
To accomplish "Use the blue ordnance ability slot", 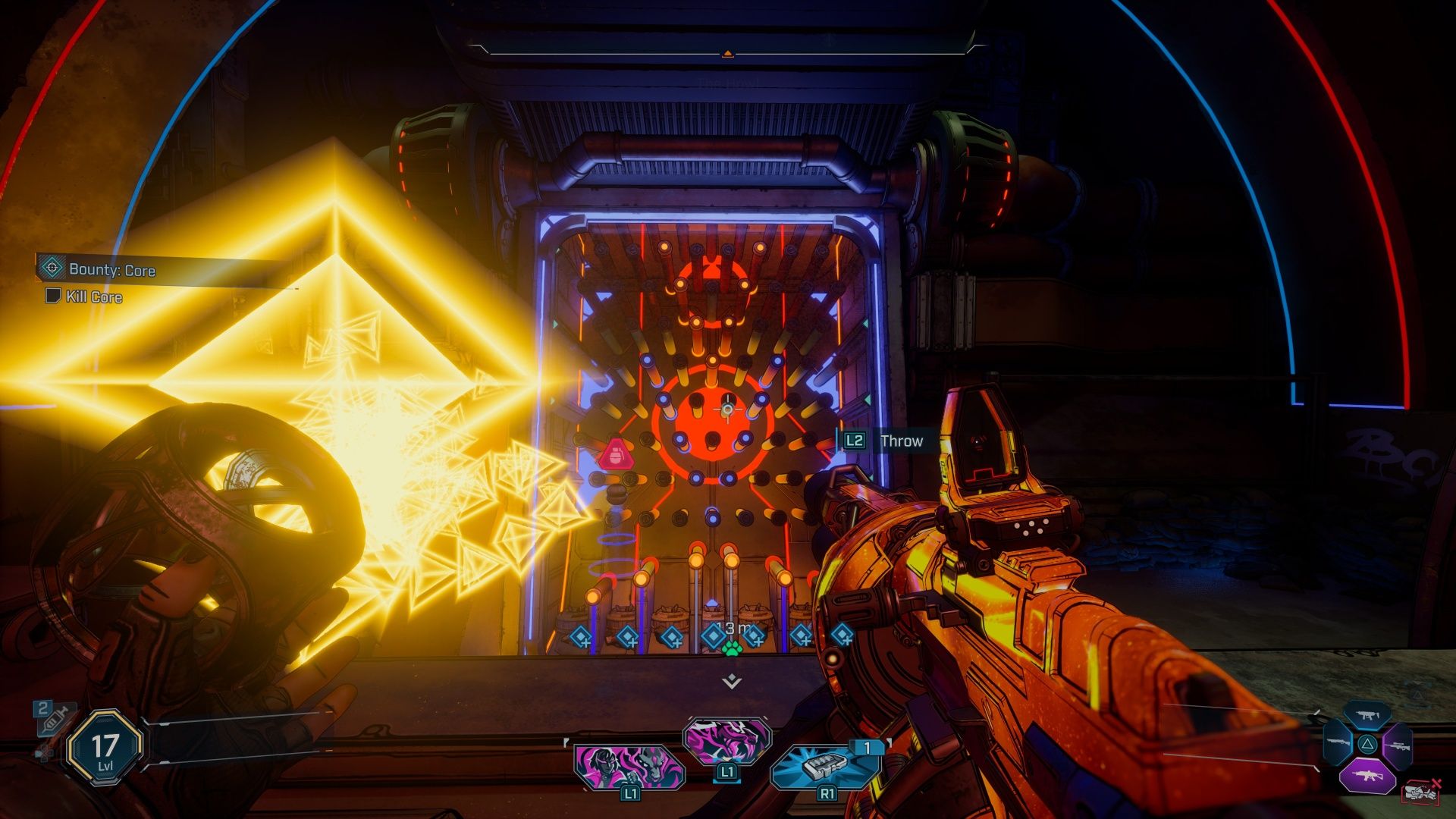I will click(824, 767).
